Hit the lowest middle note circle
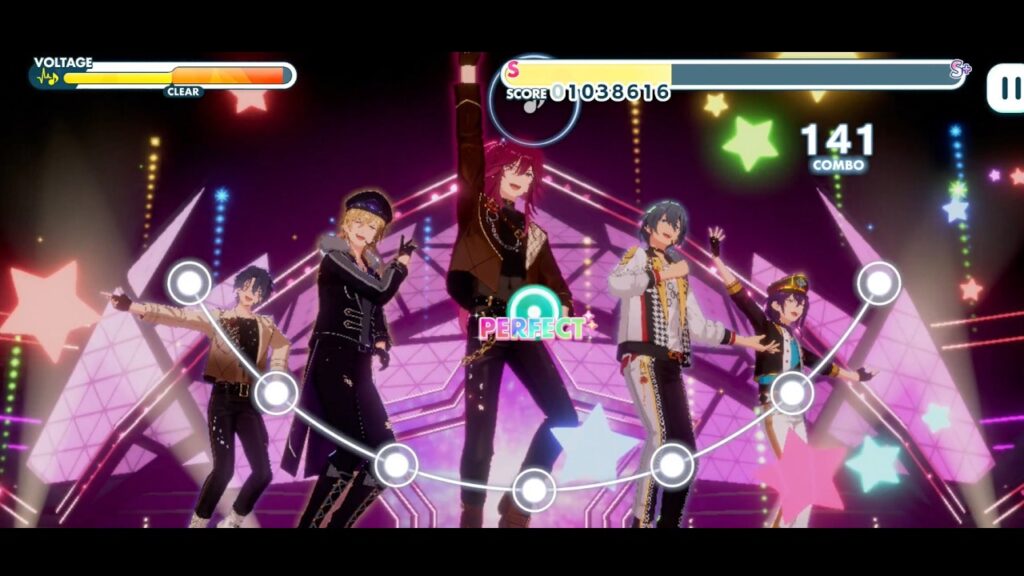 534,490
